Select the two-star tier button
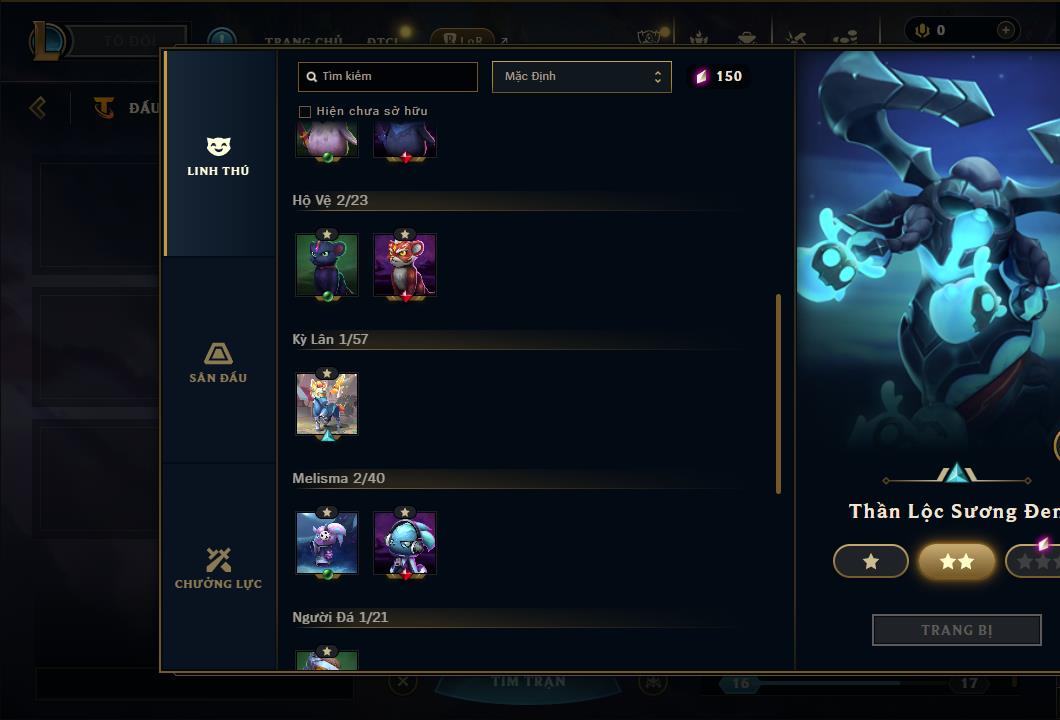This screenshot has height=720, width=1060. coord(957,561)
